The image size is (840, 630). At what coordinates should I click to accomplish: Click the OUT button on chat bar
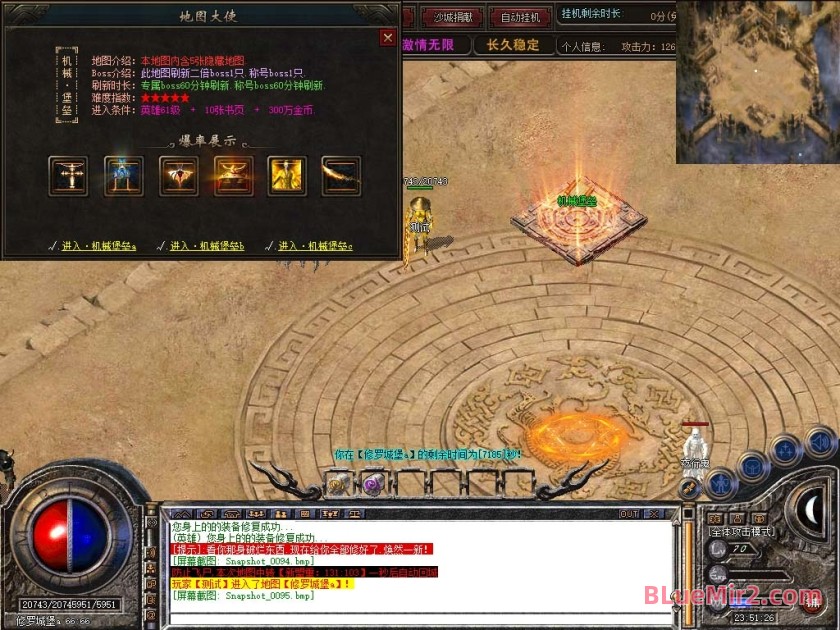click(629, 514)
